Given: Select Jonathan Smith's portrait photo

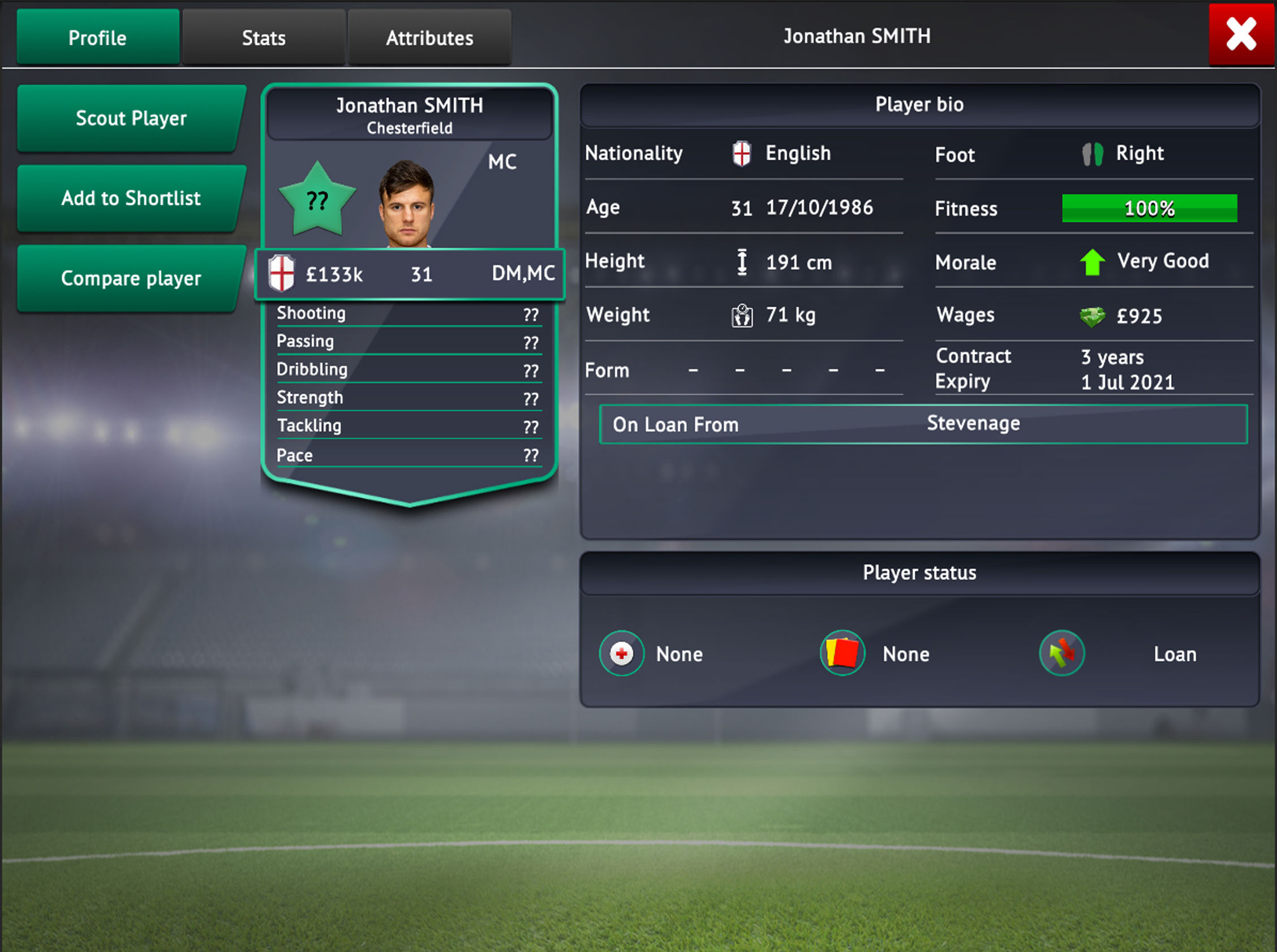Looking at the screenshot, I should click(x=406, y=204).
